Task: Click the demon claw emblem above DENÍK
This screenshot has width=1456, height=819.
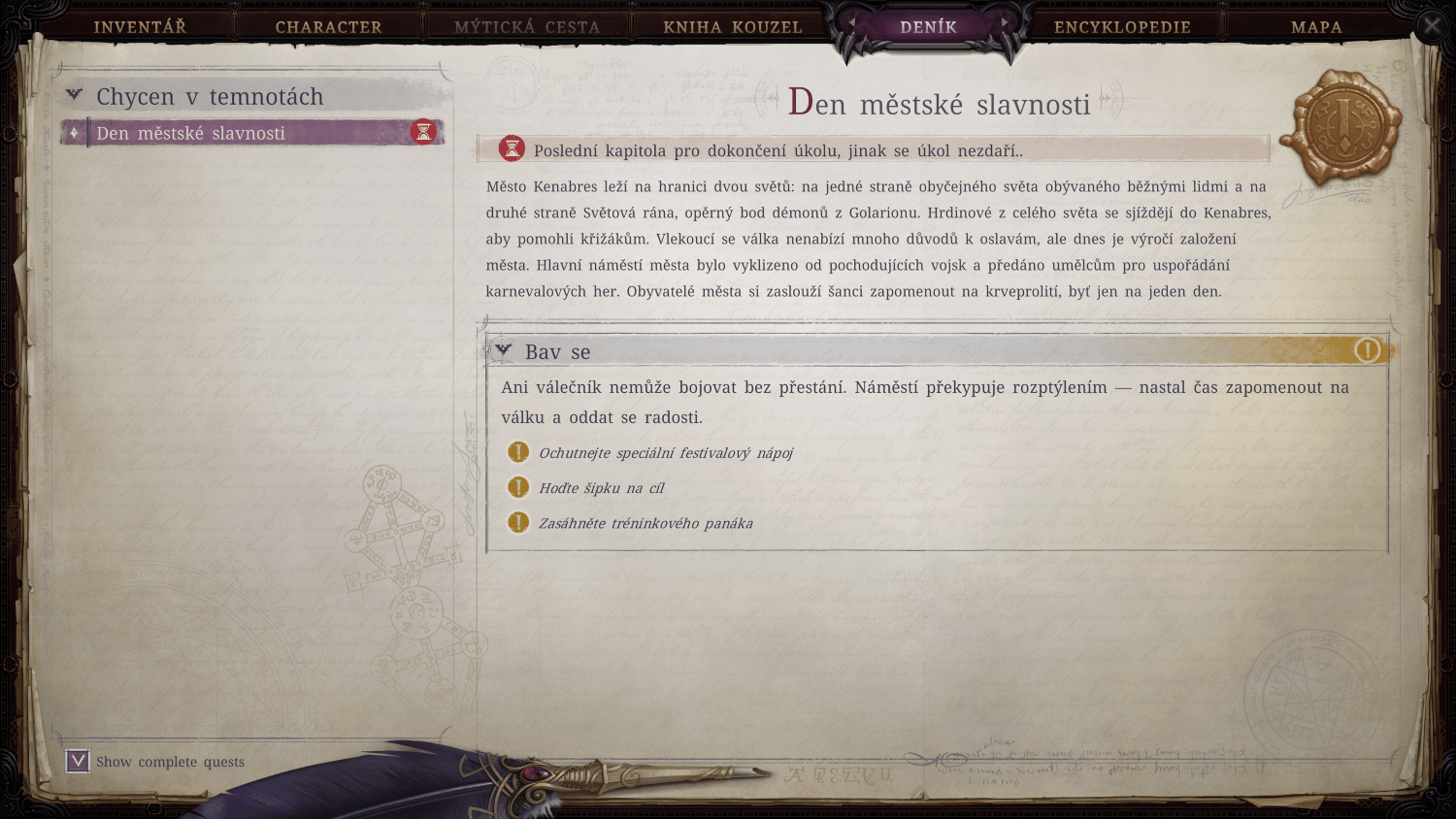Action: pyautogui.click(x=929, y=10)
